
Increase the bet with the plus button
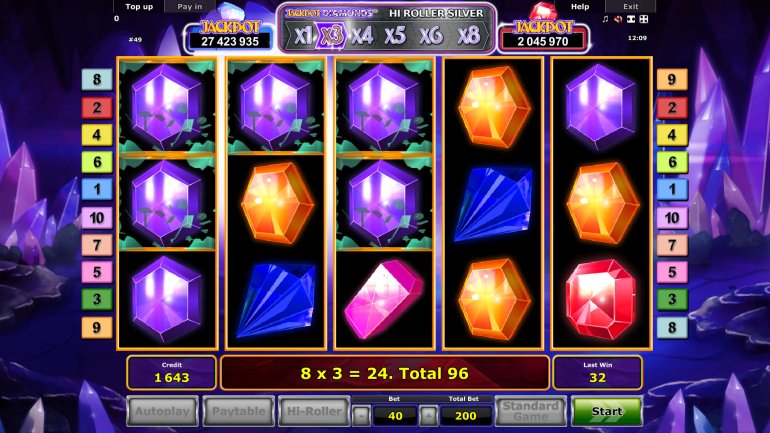[x=428, y=416]
